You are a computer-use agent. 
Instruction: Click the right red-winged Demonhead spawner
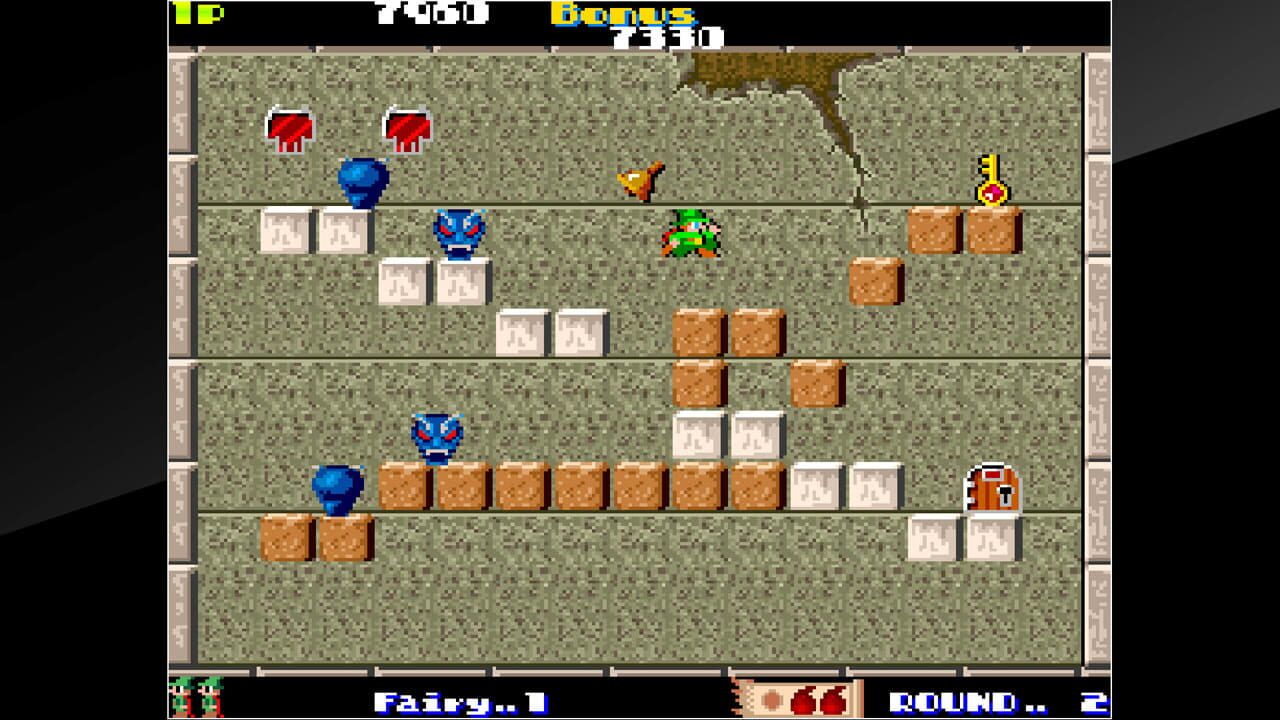coord(408,126)
